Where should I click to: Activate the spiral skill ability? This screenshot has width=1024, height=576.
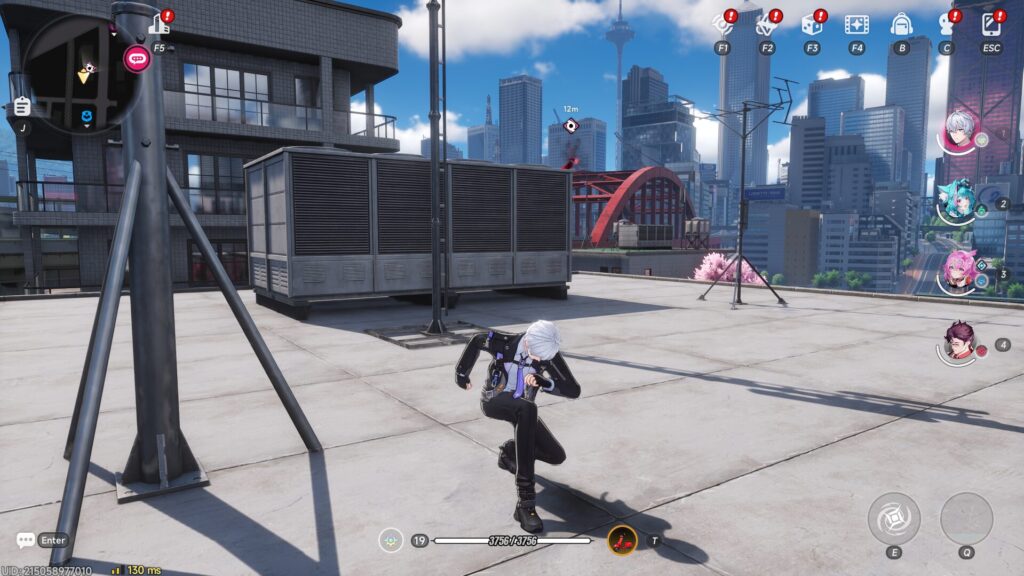893,519
